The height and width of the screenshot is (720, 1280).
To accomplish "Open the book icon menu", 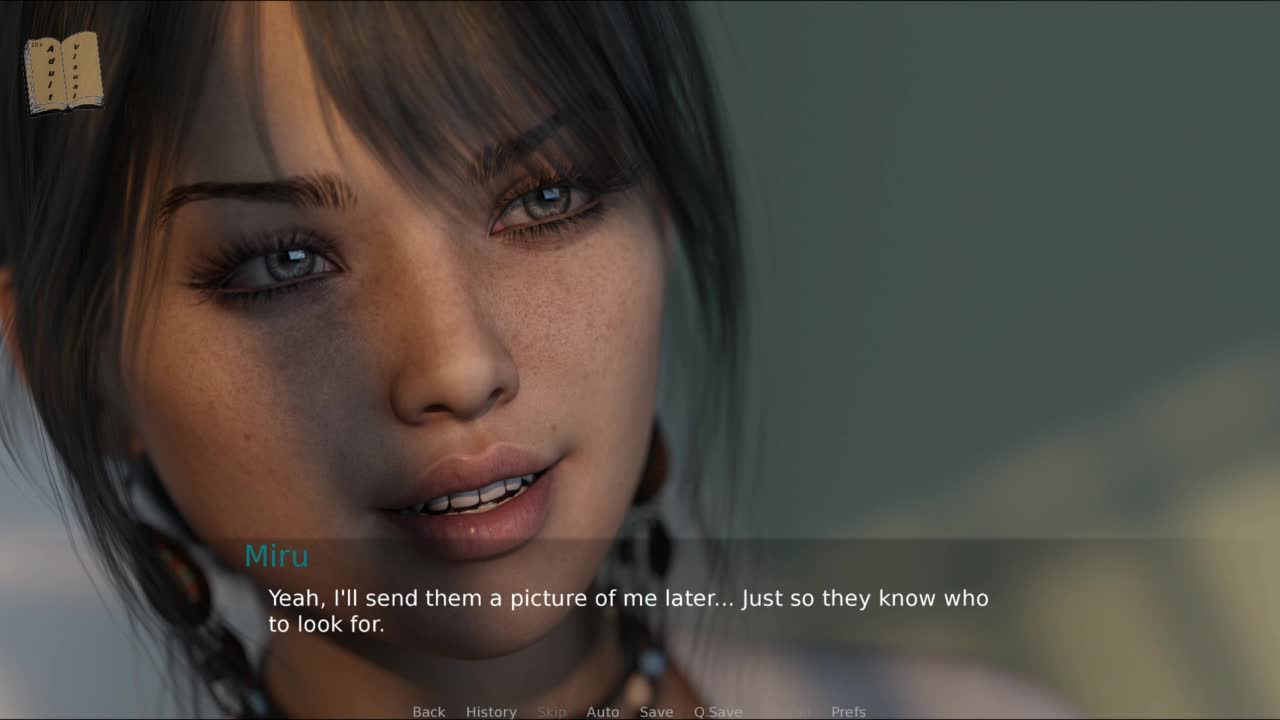I will [64, 72].
